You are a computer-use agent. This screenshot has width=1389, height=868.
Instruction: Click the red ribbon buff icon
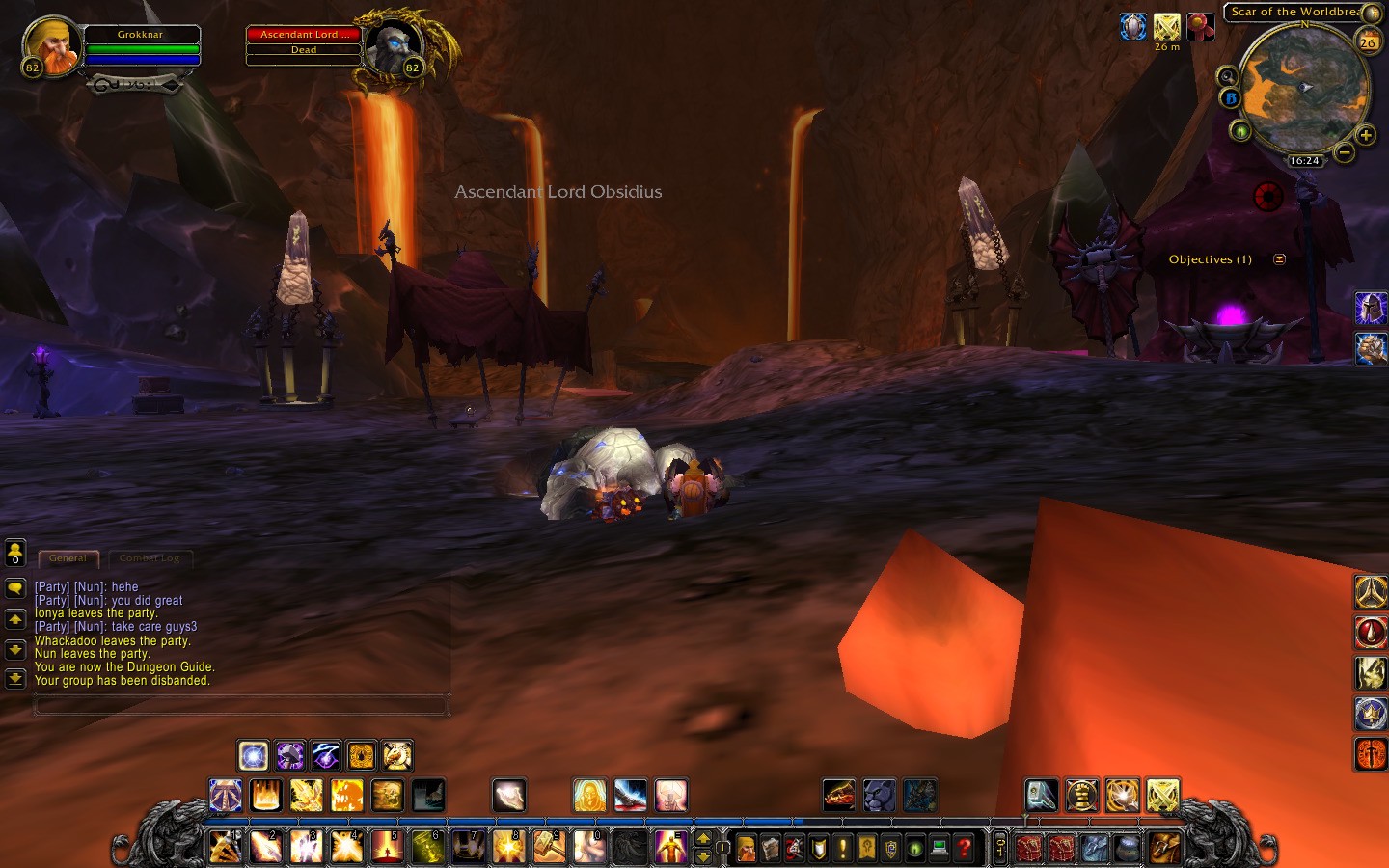click(x=1200, y=27)
